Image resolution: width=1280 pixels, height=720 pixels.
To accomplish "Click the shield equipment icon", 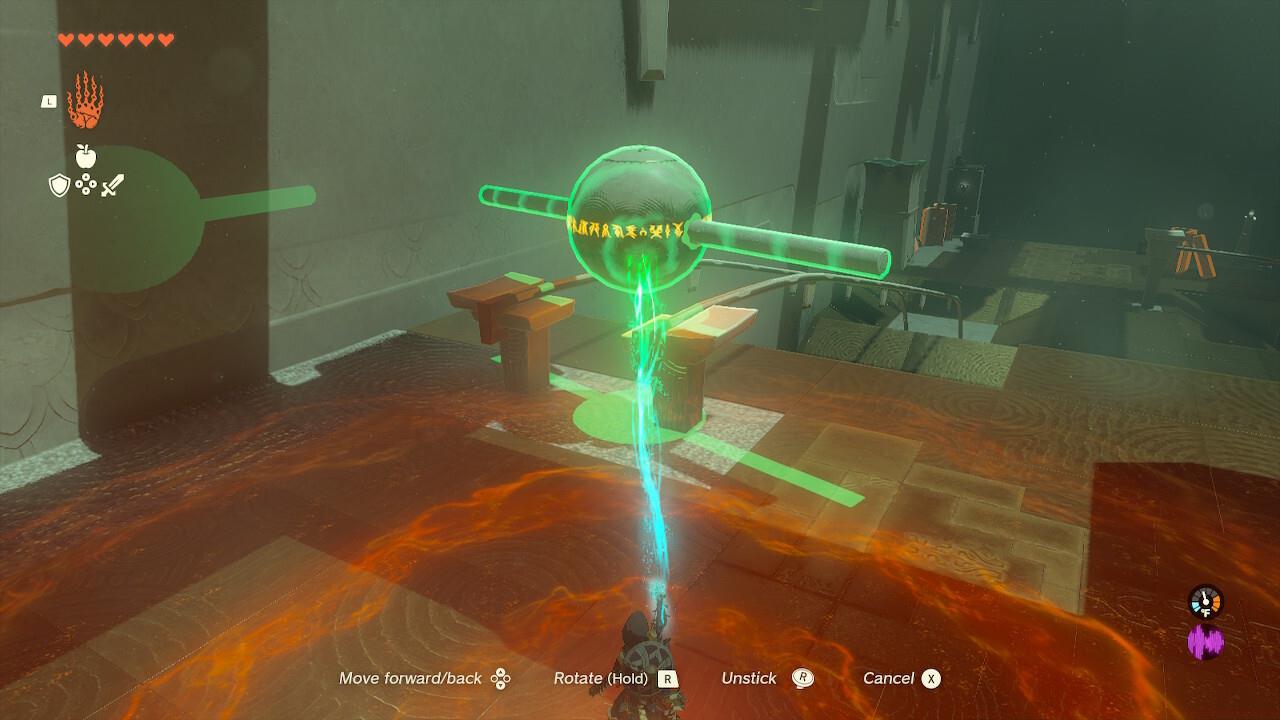I will coord(58,186).
